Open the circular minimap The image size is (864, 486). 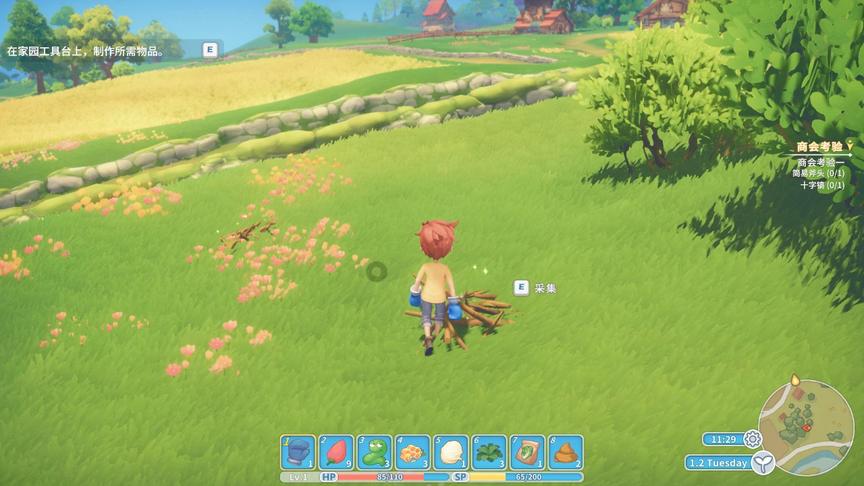coord(807,425)
